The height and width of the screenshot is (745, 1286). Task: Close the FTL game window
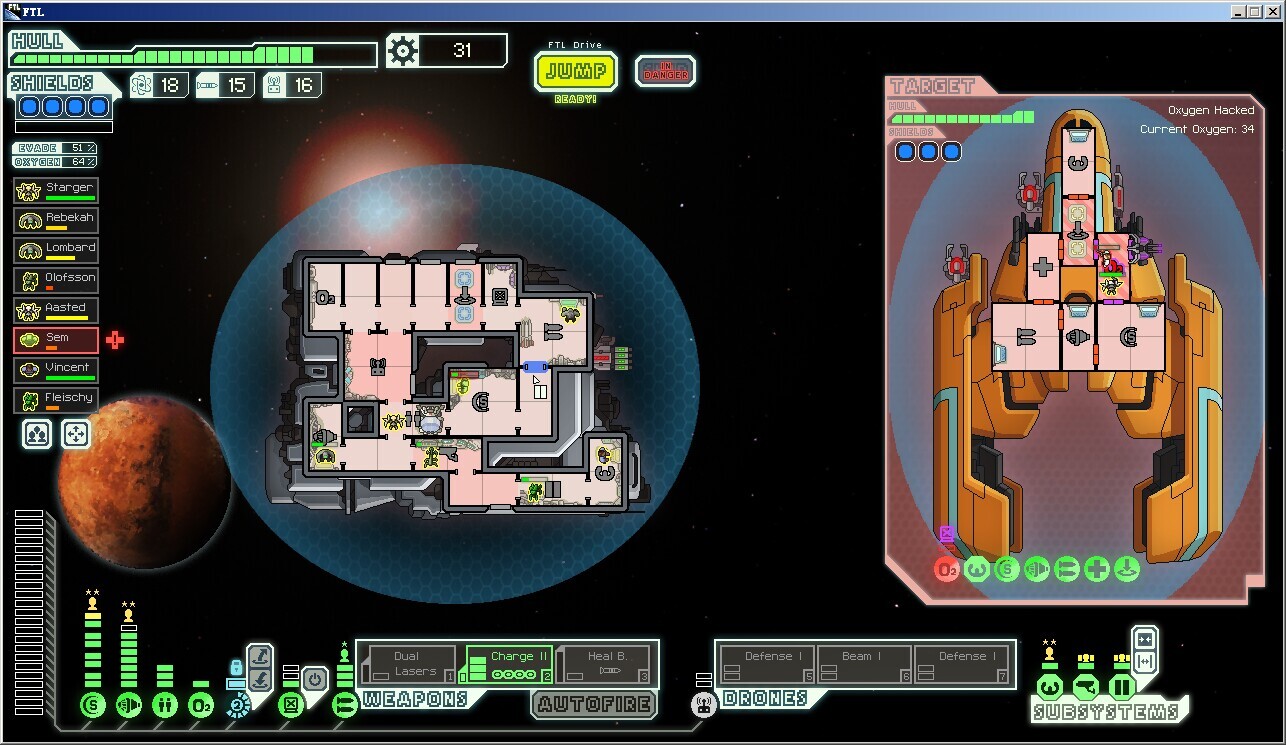point(1273,11)
